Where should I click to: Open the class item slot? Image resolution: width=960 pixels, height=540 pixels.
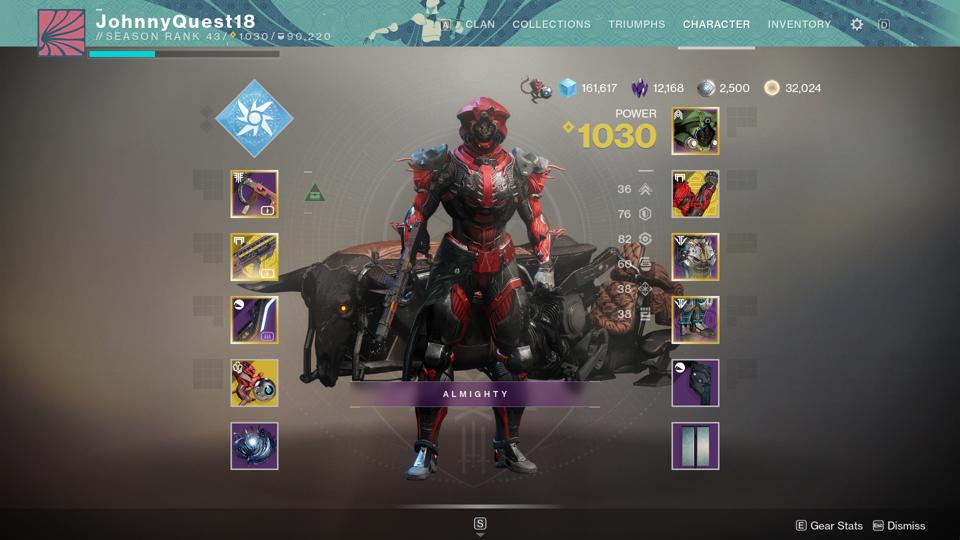pyautogui.click(x=695, y=383)
